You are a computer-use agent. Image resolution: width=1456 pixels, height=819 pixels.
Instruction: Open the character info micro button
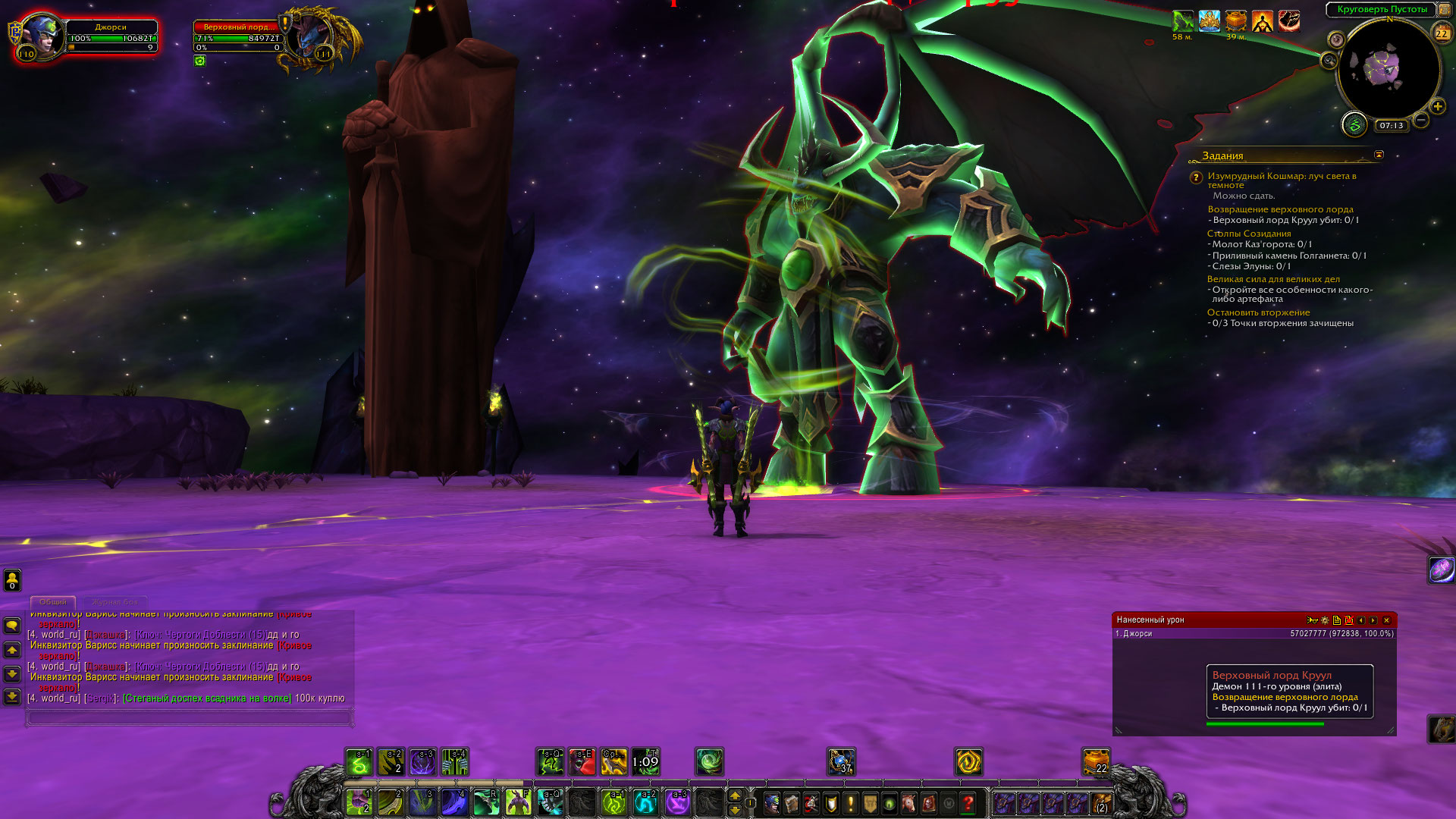pos(771,802)
